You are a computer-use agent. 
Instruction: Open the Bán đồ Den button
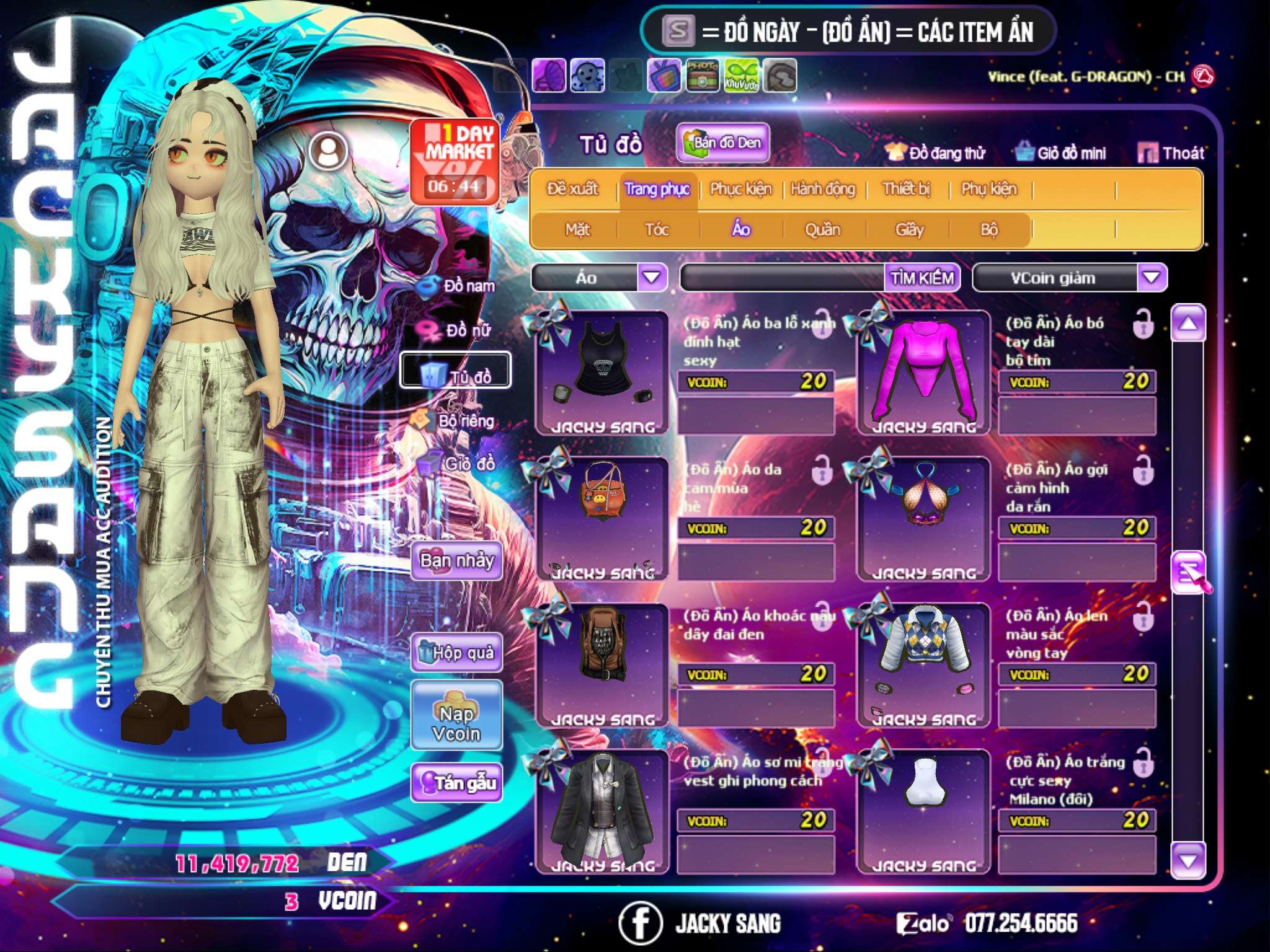722,143
